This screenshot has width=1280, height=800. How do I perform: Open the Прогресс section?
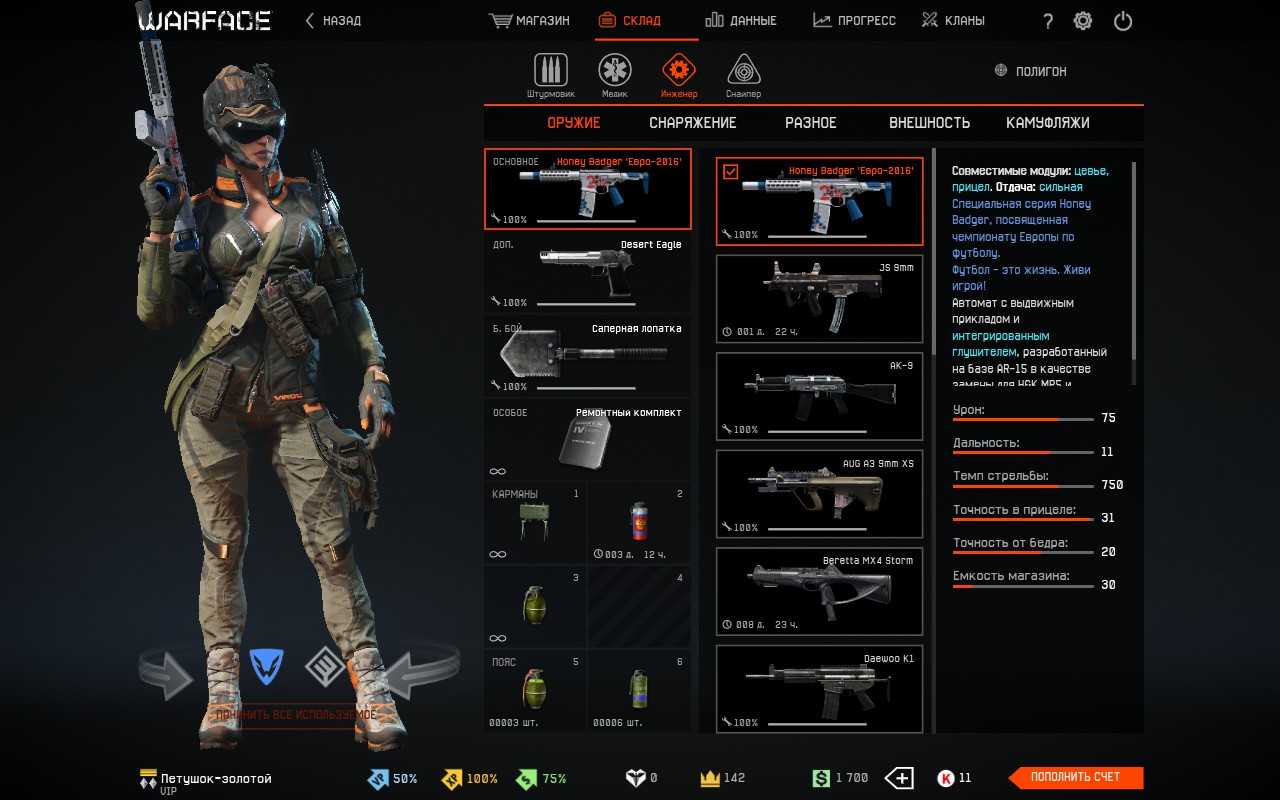point(854,20)
